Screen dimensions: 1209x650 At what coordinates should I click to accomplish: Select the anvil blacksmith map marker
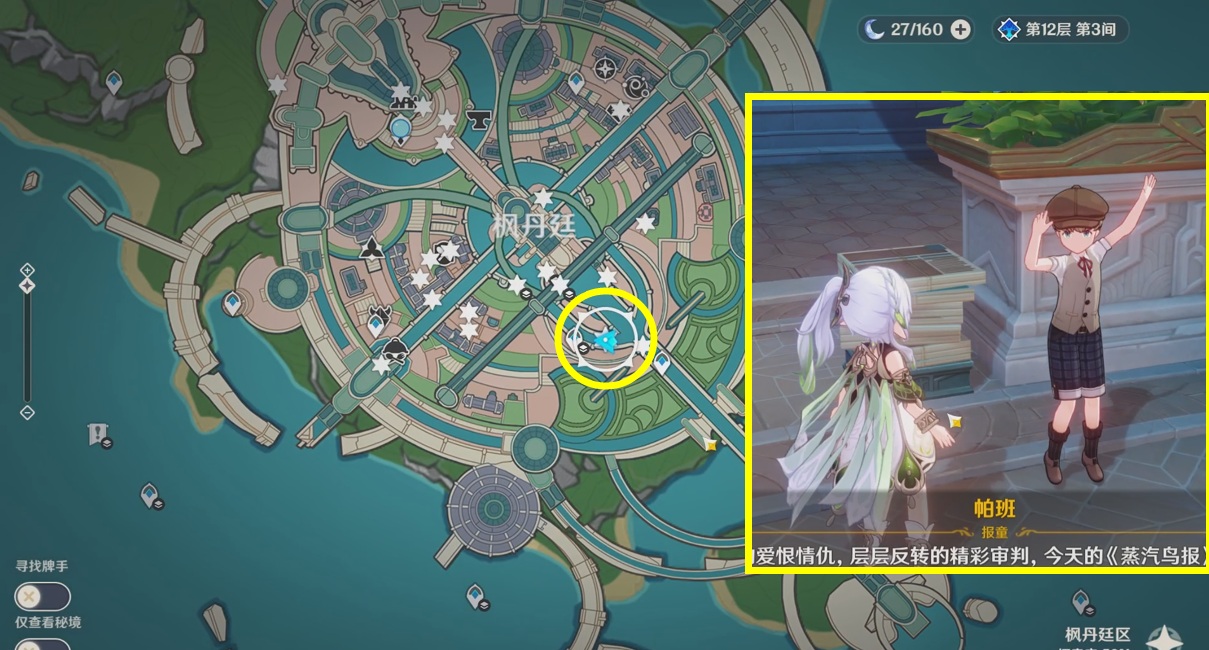pyautogui.click(x=480, y=119)
